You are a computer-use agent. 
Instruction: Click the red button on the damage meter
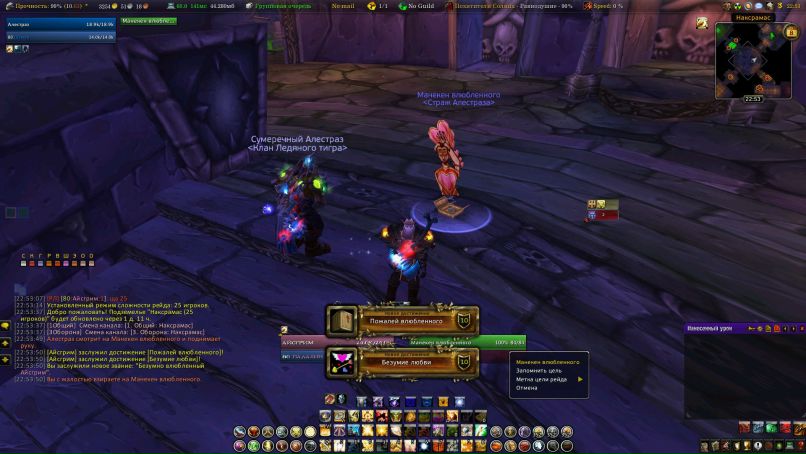pyautogui.click(x=776, y=328)
